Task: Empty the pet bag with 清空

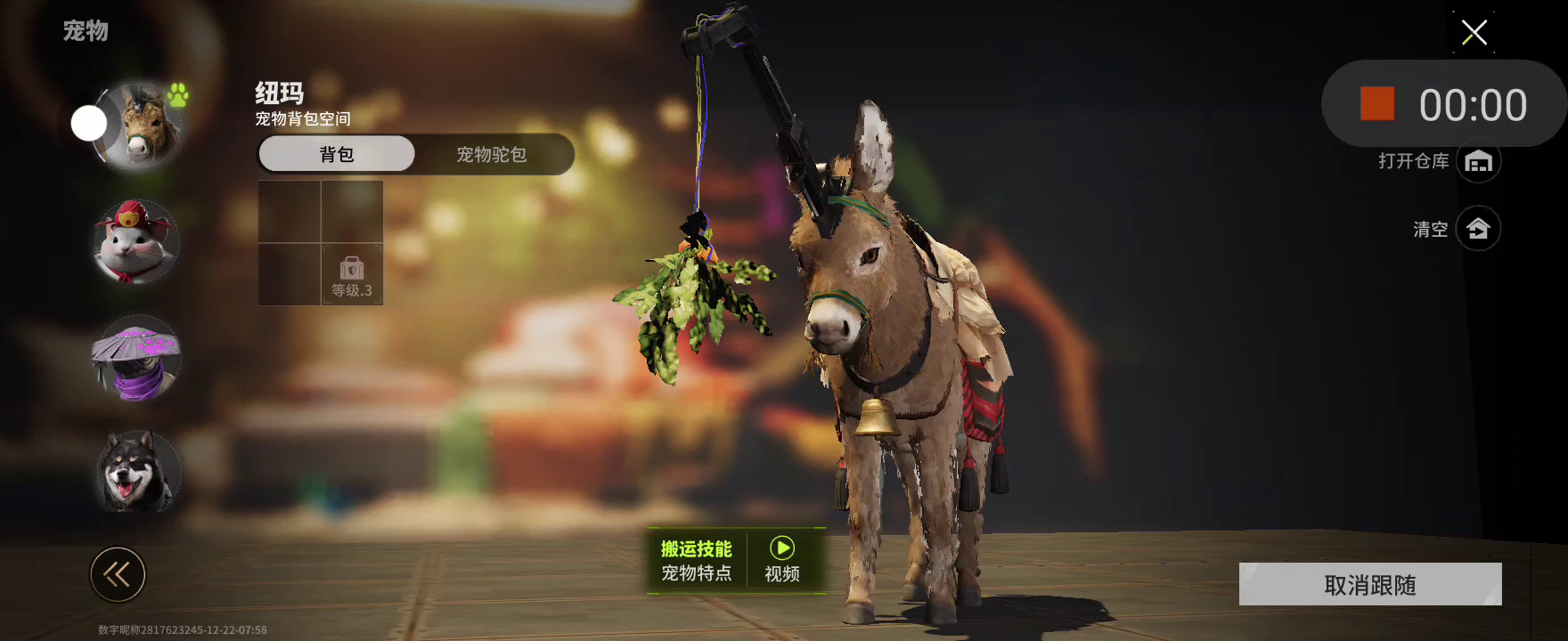Action: coord(1478,229)
